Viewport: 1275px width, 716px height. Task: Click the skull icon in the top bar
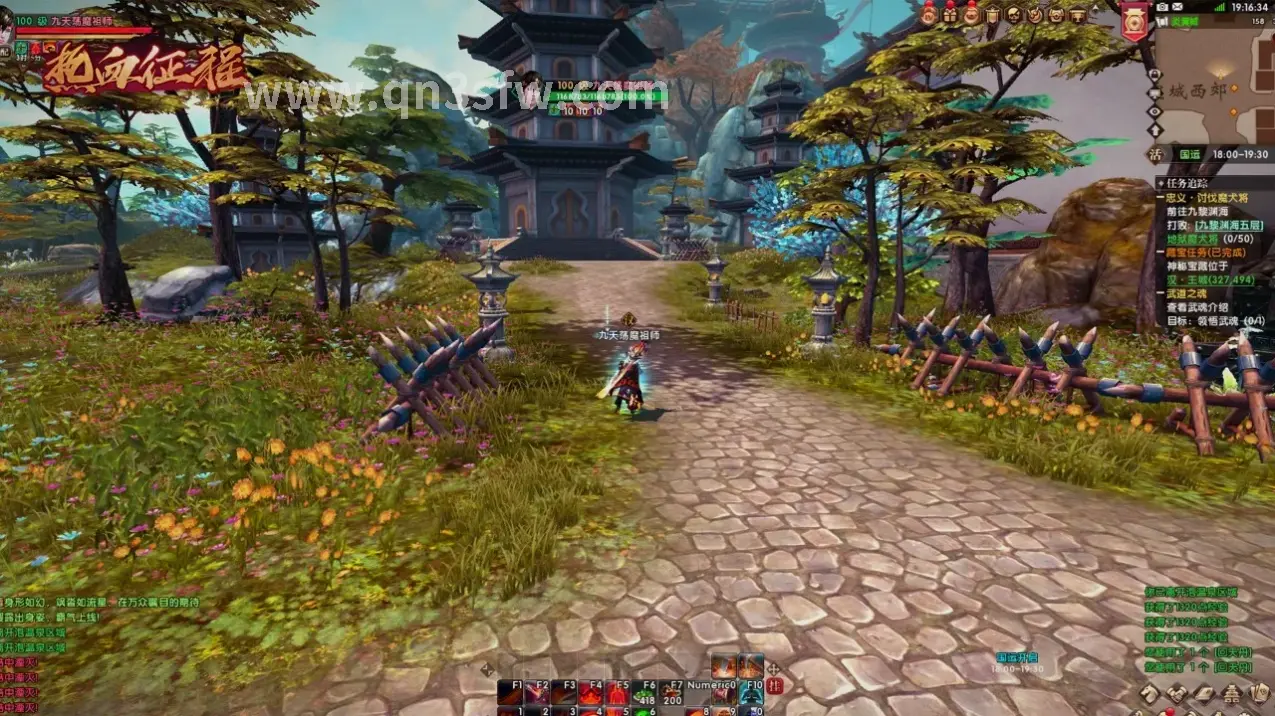click(x=1013, y=14)
